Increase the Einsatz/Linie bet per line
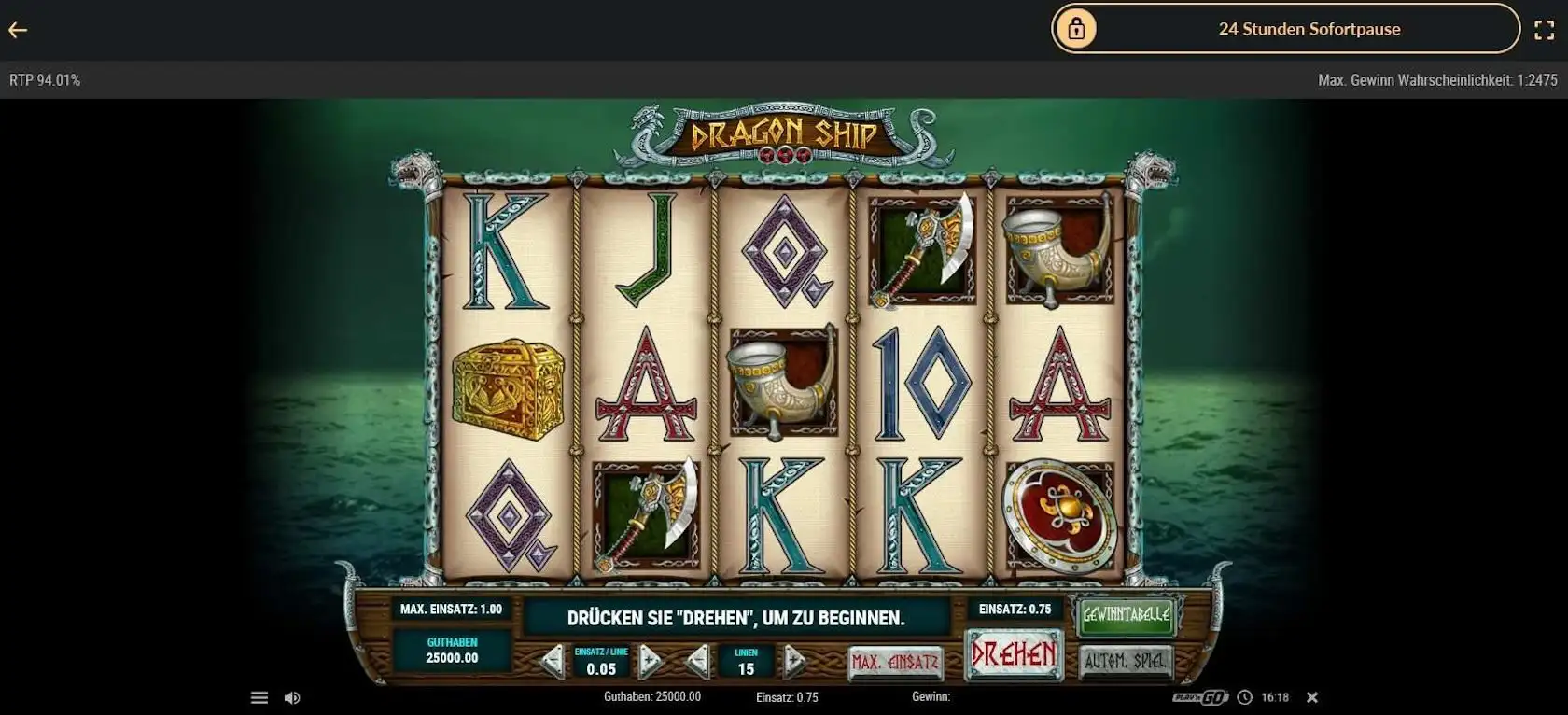The width and height of the screenshot is (1568, 715). (x=650, y=662)
